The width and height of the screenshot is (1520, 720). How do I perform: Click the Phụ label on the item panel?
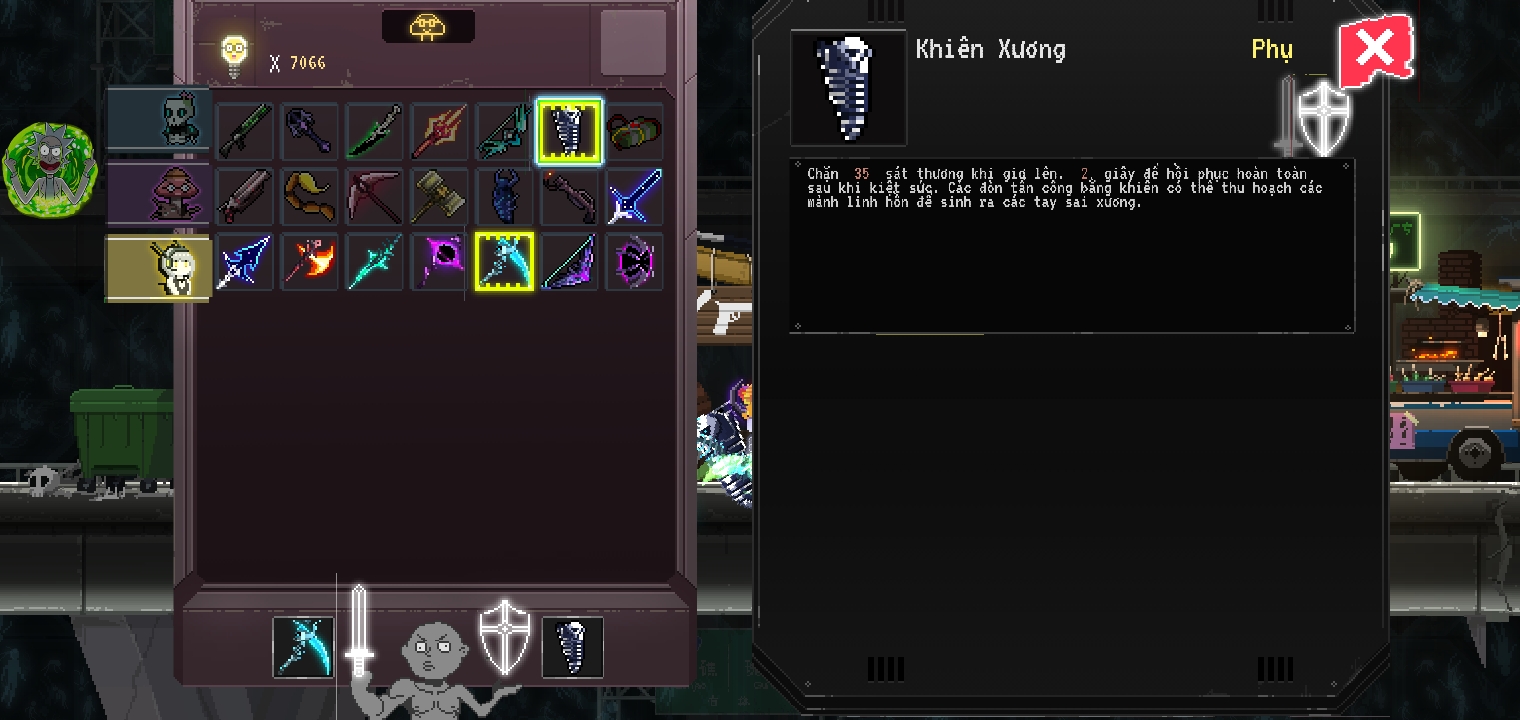(1272, 49)
